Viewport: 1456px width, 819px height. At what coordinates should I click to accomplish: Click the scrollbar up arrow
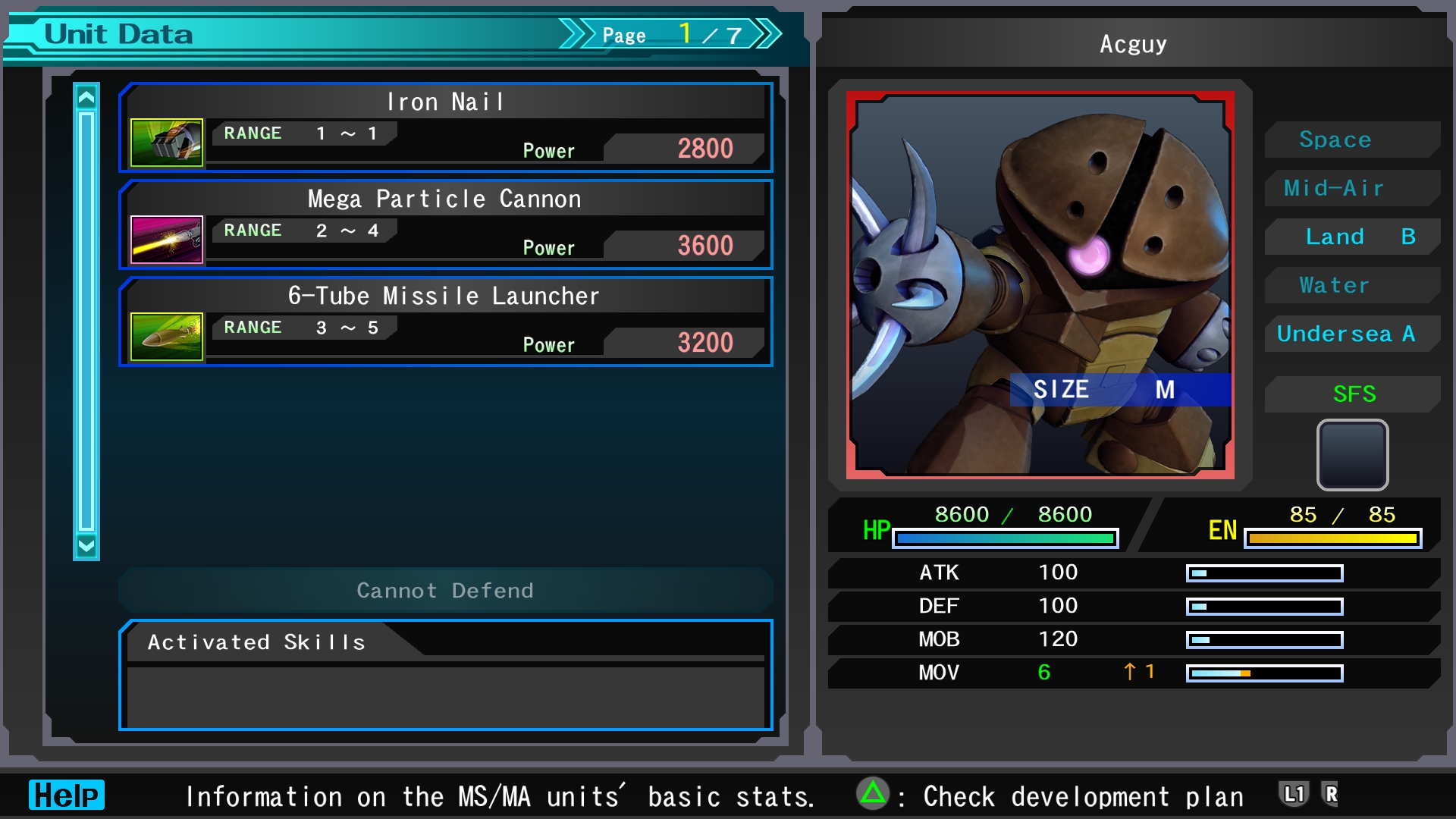[86, 98]
